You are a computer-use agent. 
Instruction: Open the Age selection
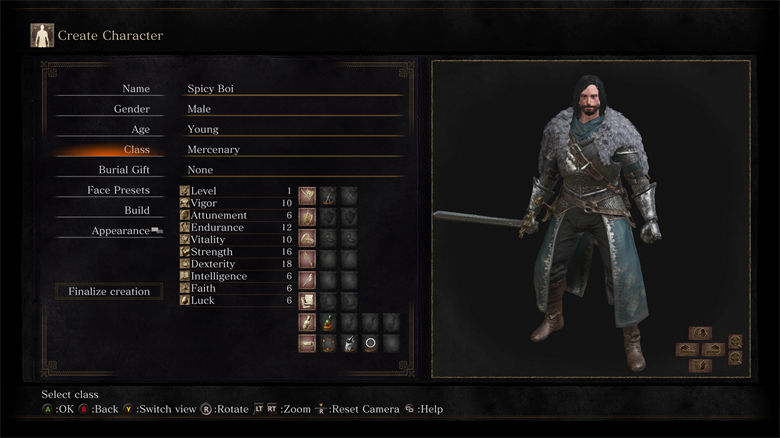[140, 129]
